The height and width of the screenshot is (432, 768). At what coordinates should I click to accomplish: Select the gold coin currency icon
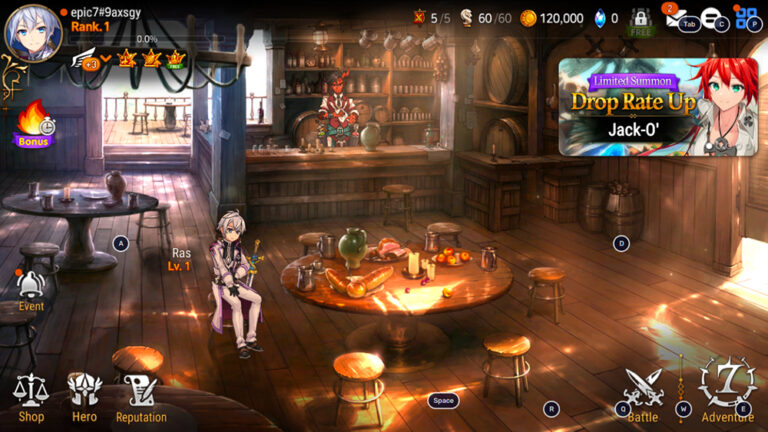tap(528, 18)
